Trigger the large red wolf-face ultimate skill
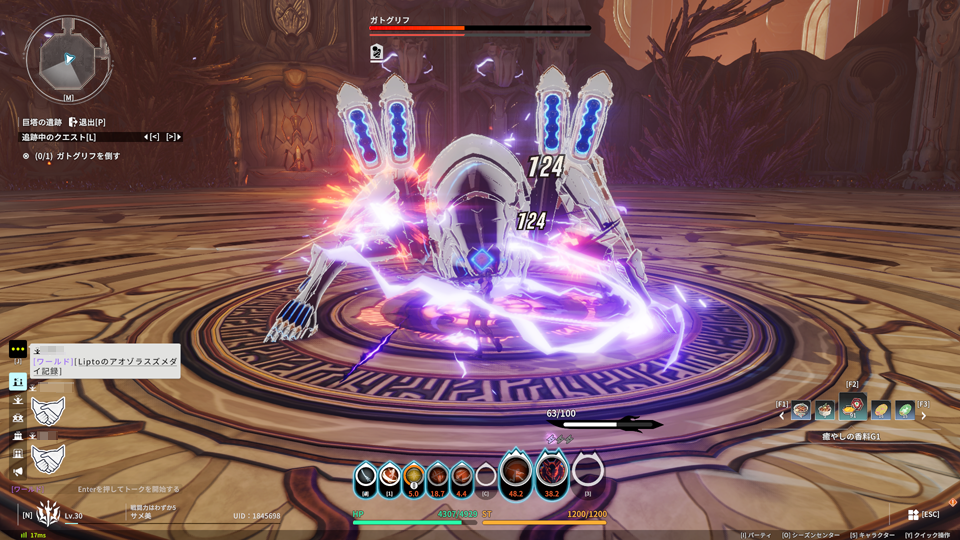The height and width of the screenshot is (540, 960). pos(551,472)
